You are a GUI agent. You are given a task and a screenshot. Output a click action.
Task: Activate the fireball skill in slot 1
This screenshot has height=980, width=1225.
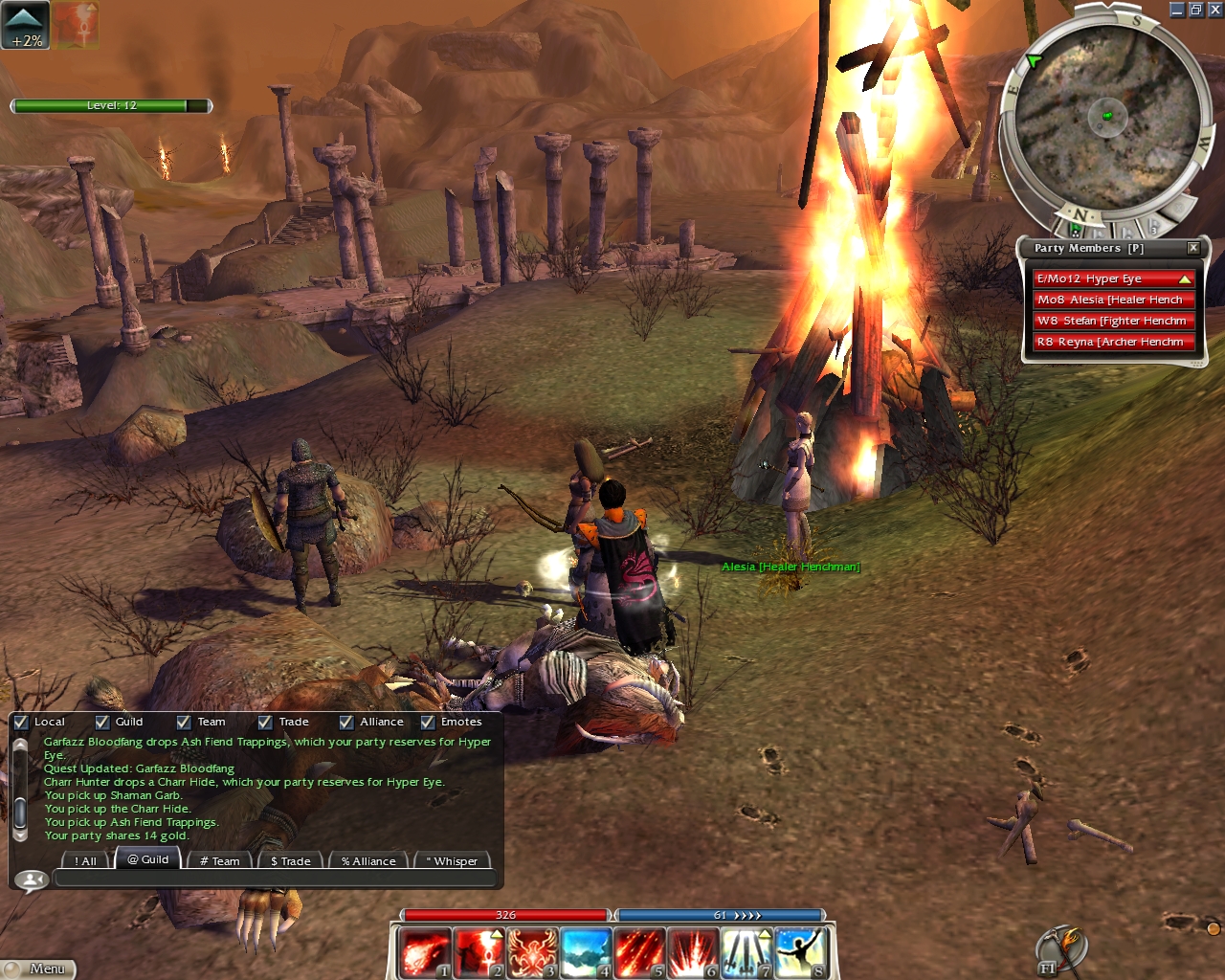[x=424, y=953]
